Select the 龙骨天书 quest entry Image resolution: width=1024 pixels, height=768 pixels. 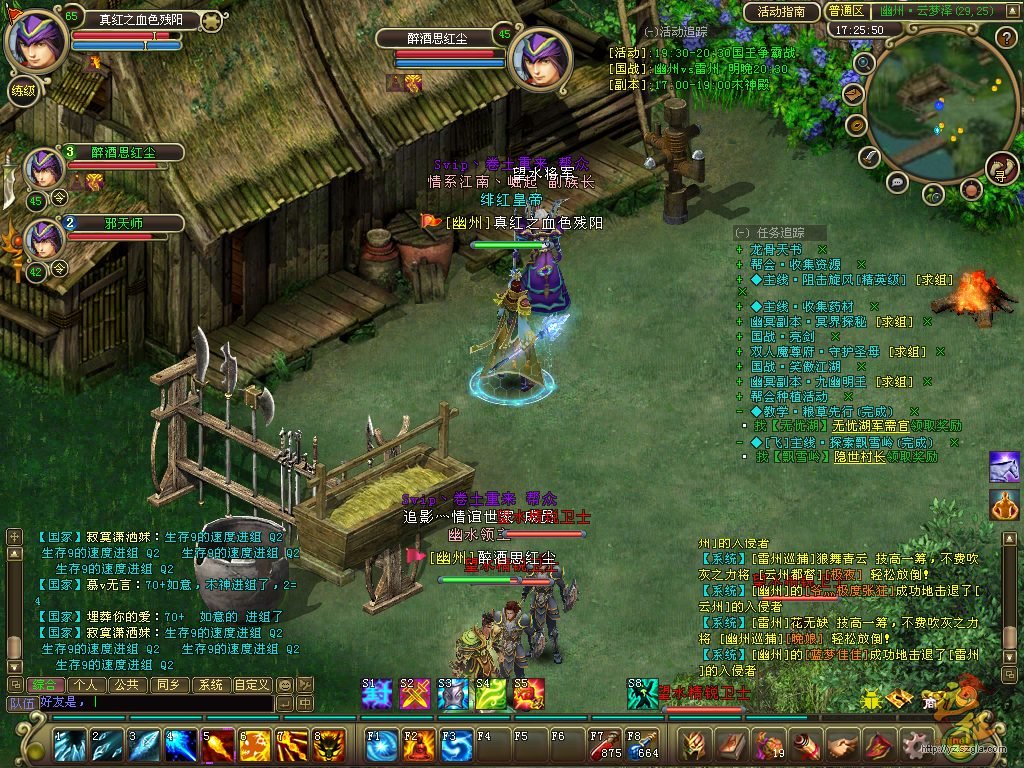776,249
